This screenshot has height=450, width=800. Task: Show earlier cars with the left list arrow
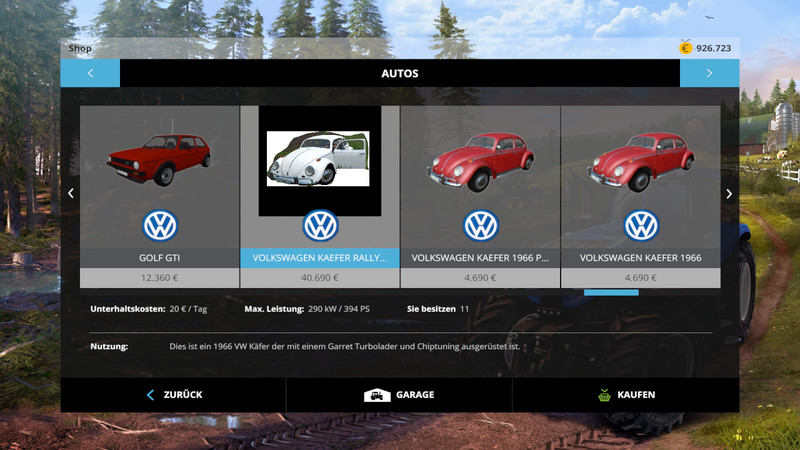(x=70, y=194)
